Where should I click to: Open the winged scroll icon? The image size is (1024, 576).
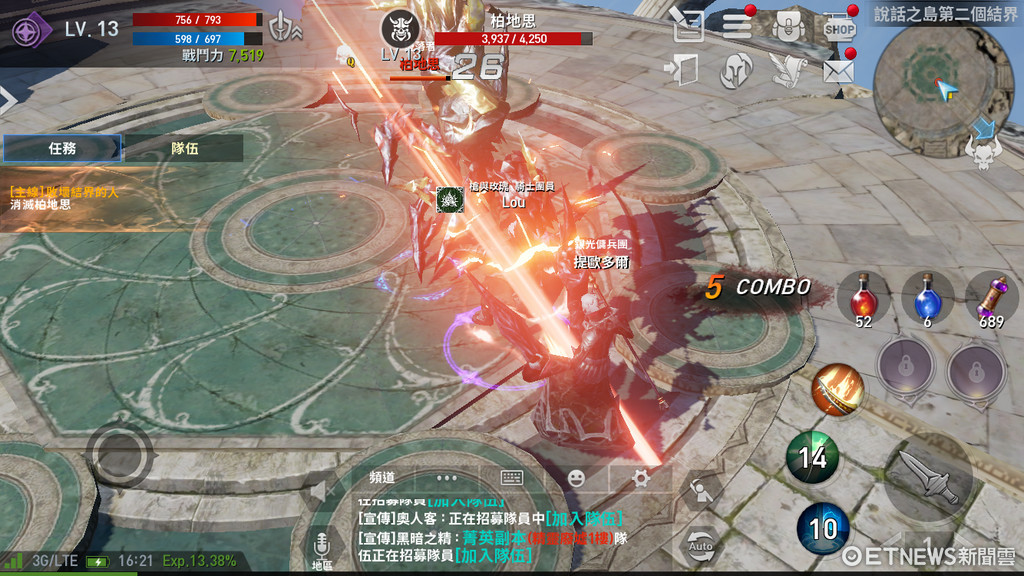[x=786, y=70]
